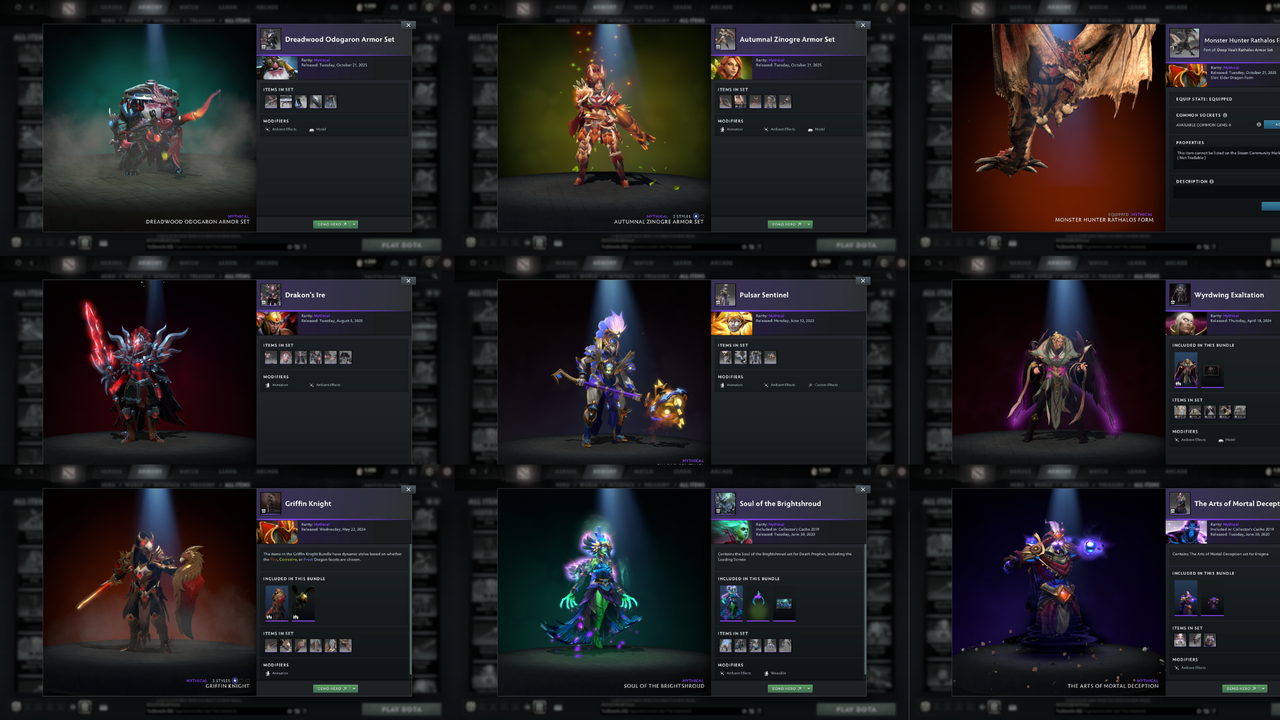This screenshot has height=720, width=1280.
Task: Click the Mythical rarity link on Wyrdwing Exaltation
Action: [x=1229, y=315]
